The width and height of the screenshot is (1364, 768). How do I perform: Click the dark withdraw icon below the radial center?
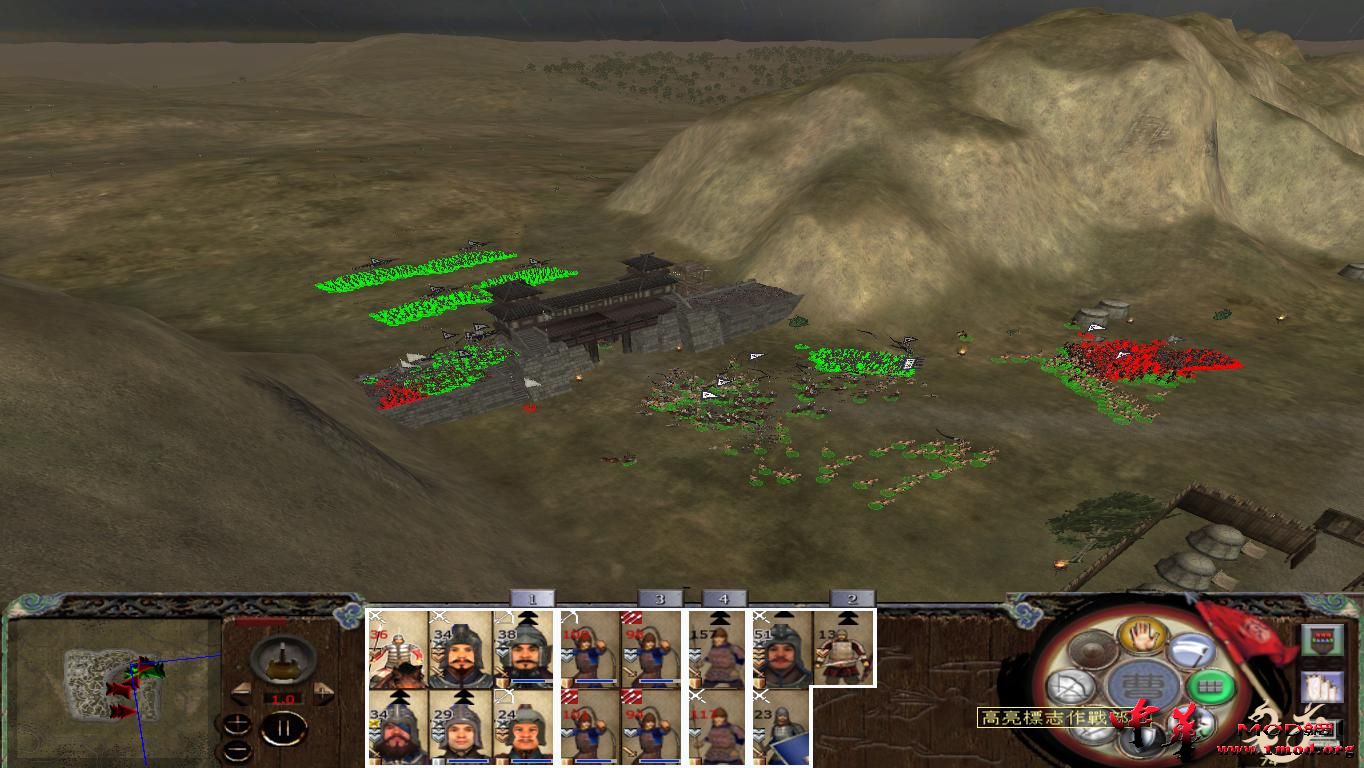tap(1144, 740)
